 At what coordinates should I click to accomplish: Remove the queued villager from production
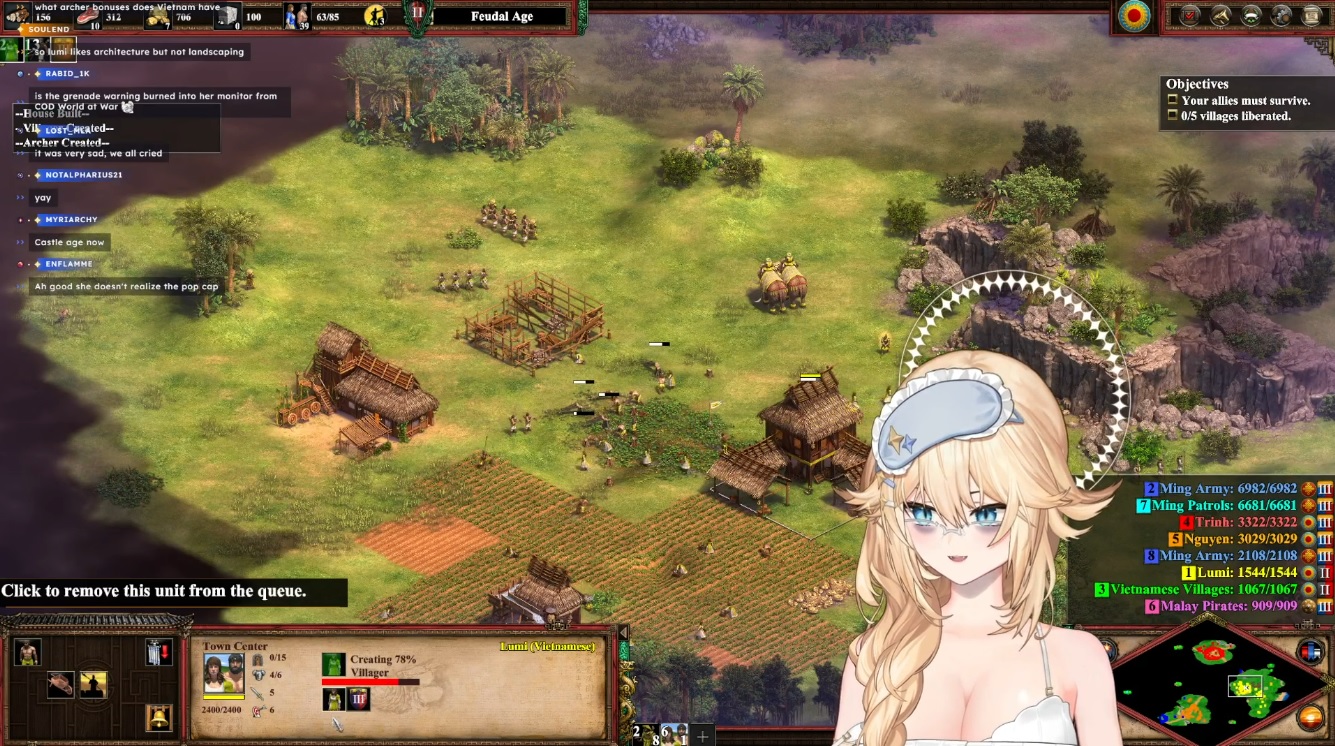333,699
